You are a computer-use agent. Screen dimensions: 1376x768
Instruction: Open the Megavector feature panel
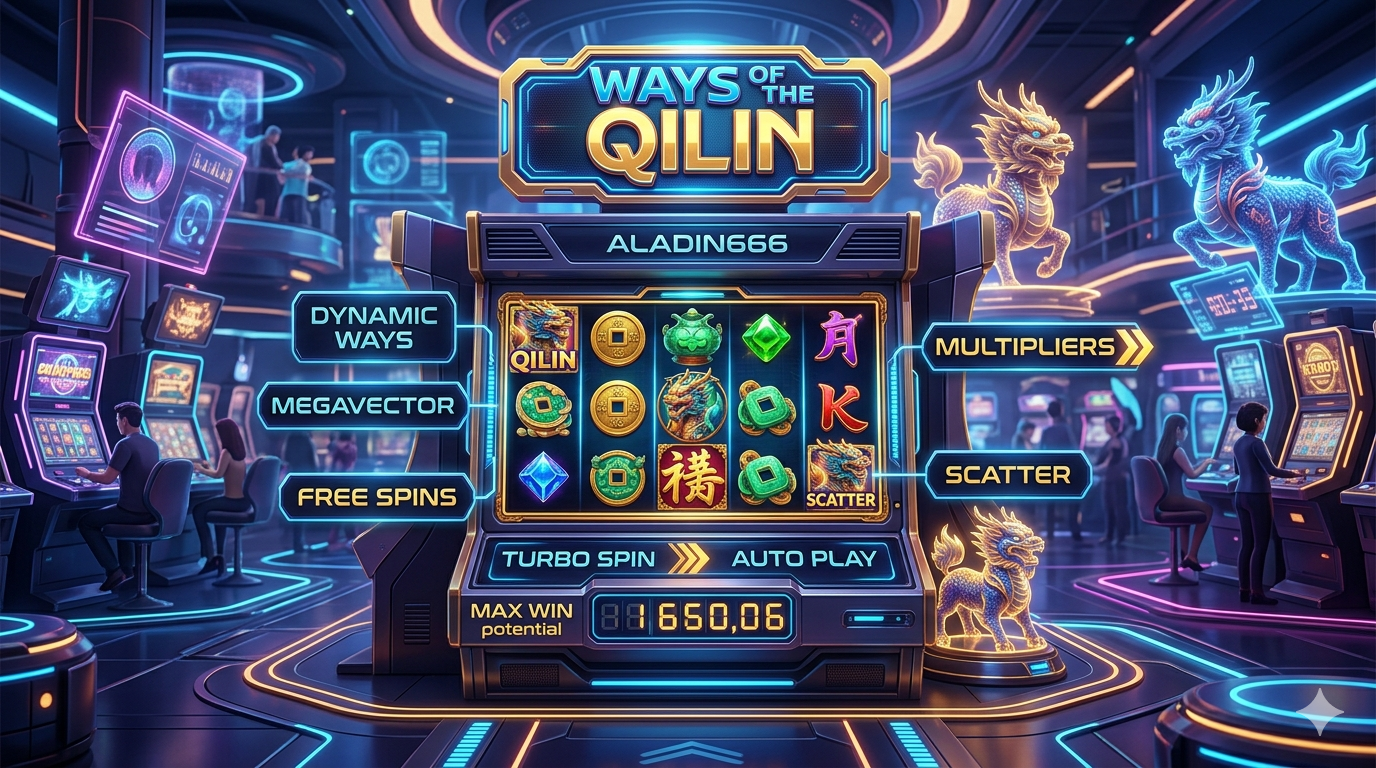[x=362, y=406]
